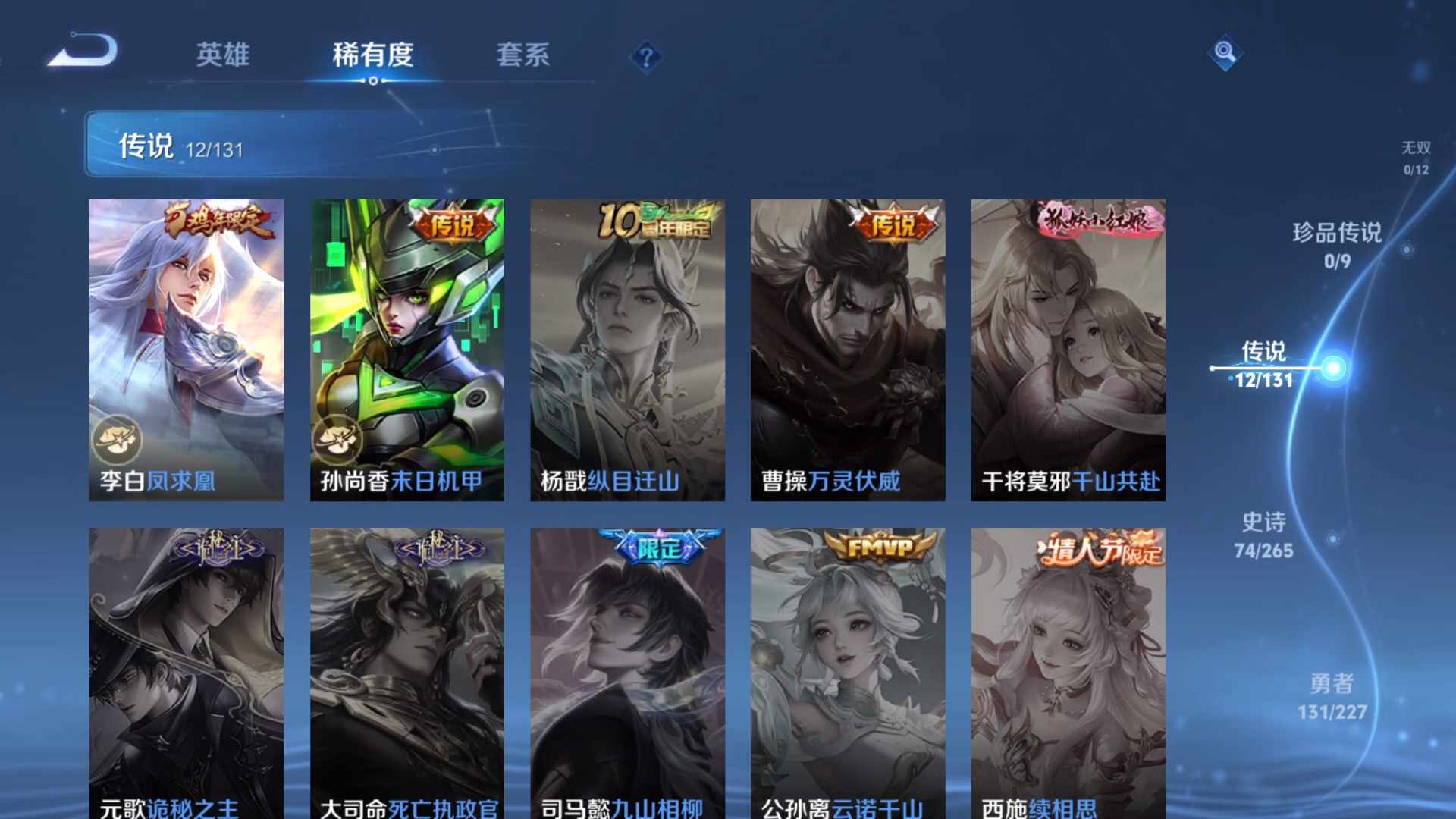The image size is (1456, 819).
Task: Open the 西施续相思 skin thumbnail
Action: (1068, 667)
